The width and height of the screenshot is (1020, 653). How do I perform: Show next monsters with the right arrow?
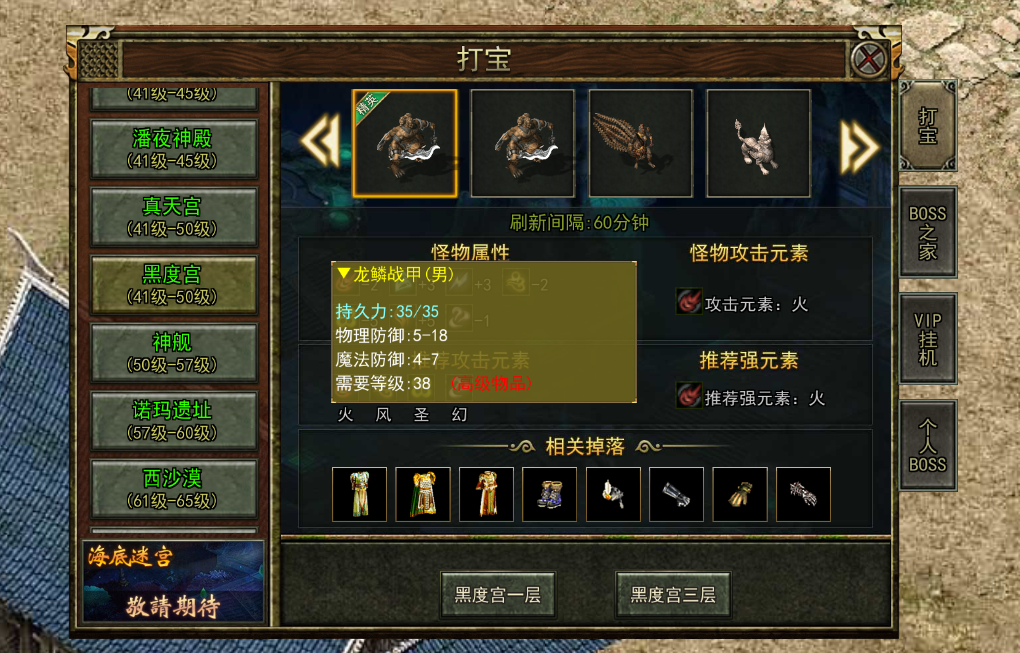pyautogui.click(x=858, y=144)
